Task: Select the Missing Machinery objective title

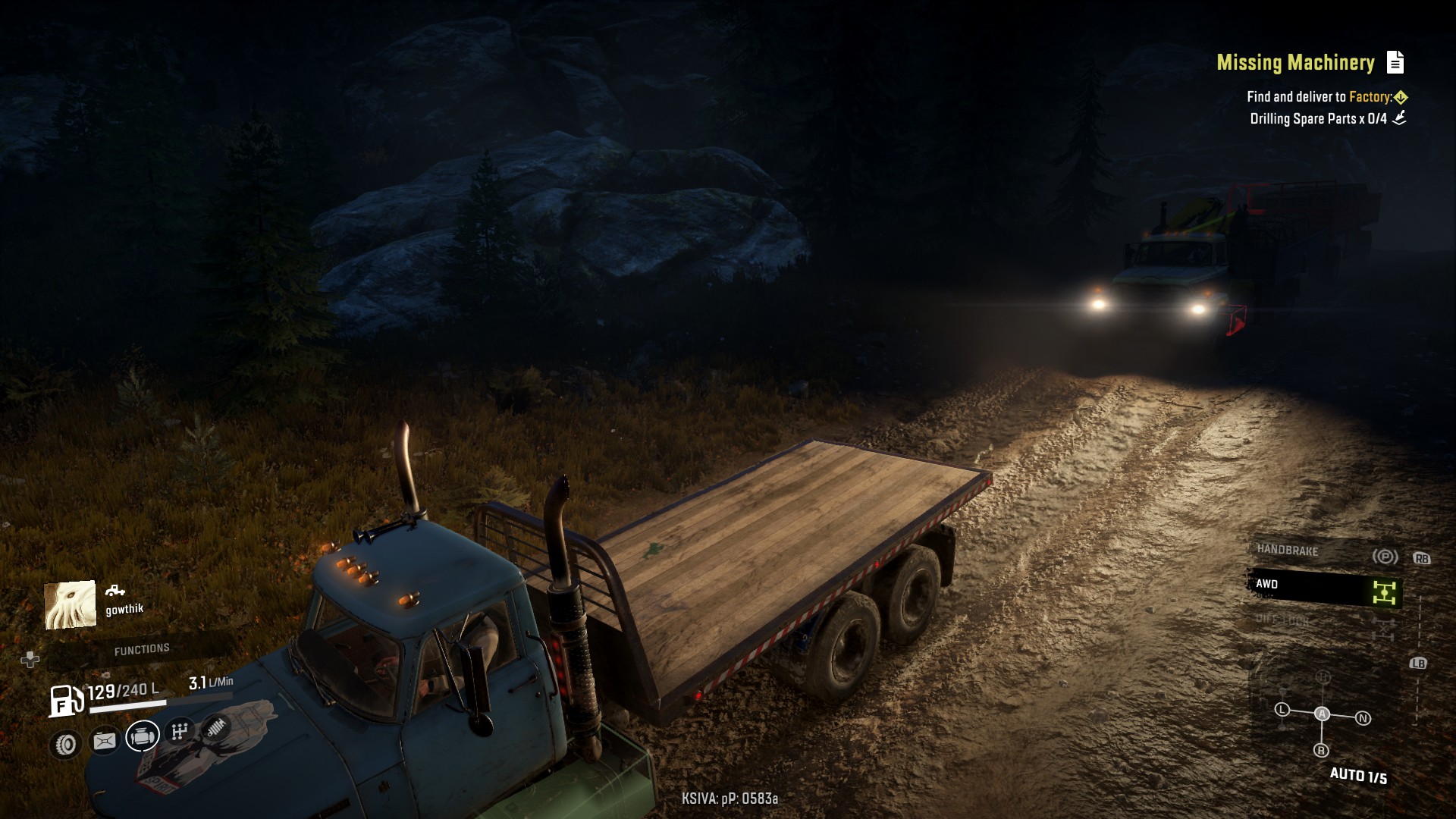Action: pos(1295,62)
